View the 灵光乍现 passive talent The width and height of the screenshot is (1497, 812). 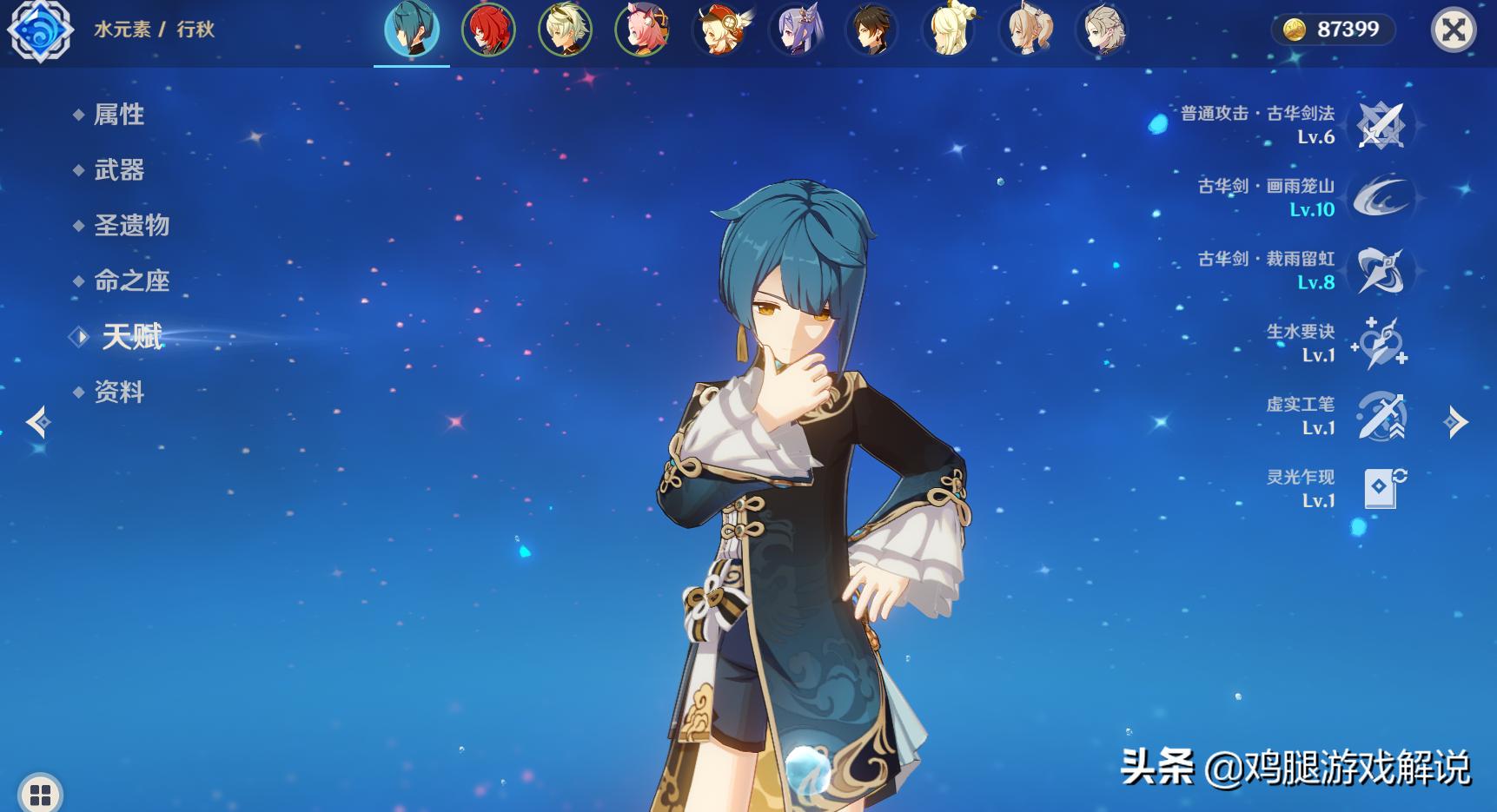(1381, 489)
